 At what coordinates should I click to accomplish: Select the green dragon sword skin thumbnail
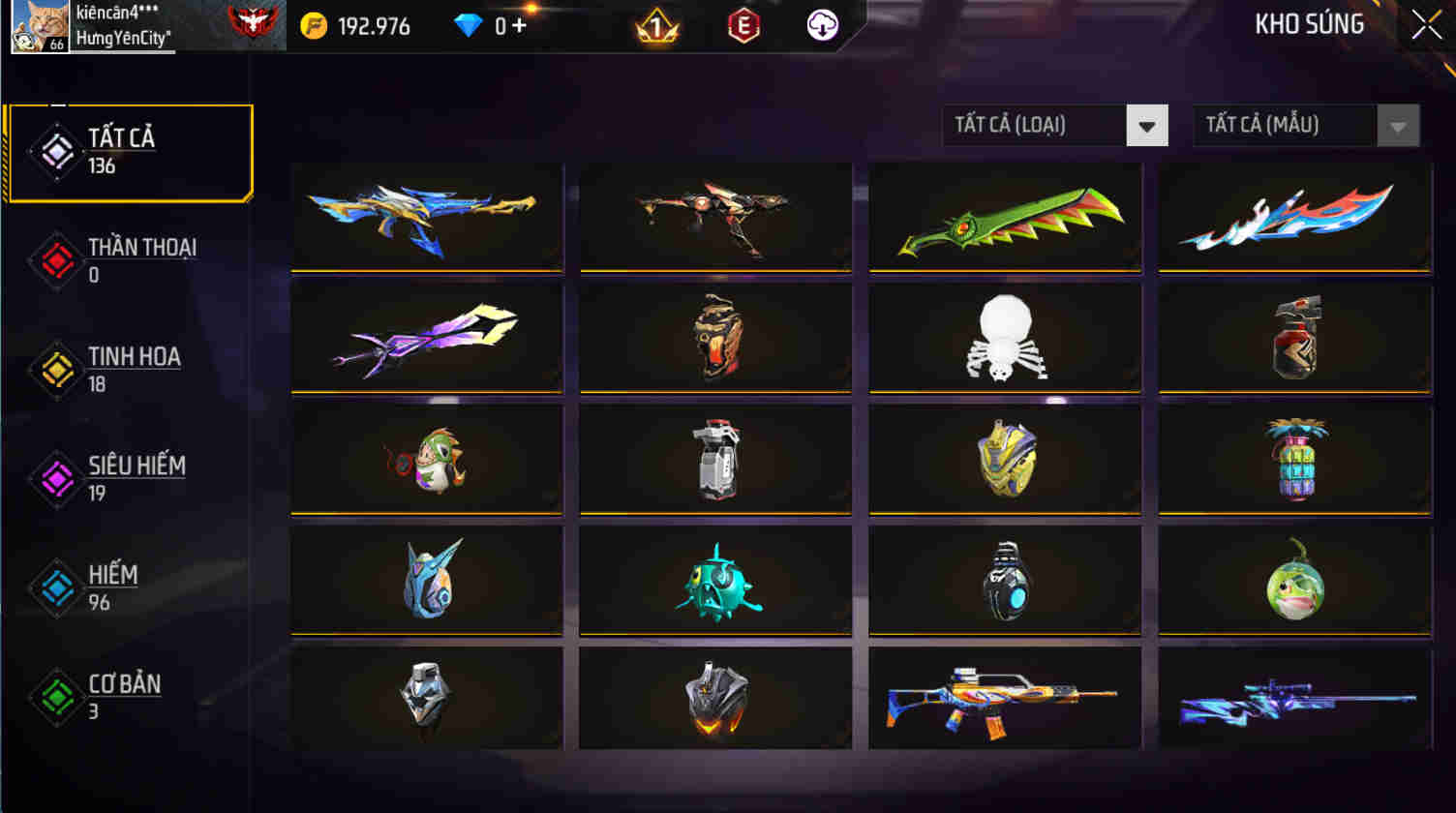click(x=1005, y=217)
